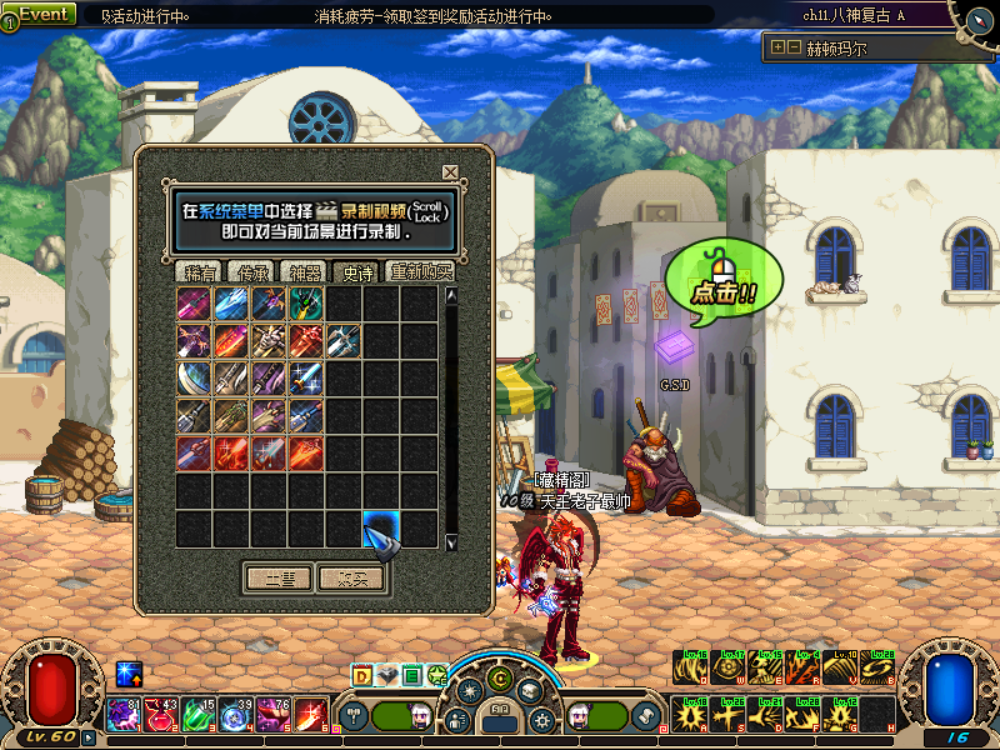Click the shop list's scroll-down arrow
1000x750 pixels.
point(451,542)
